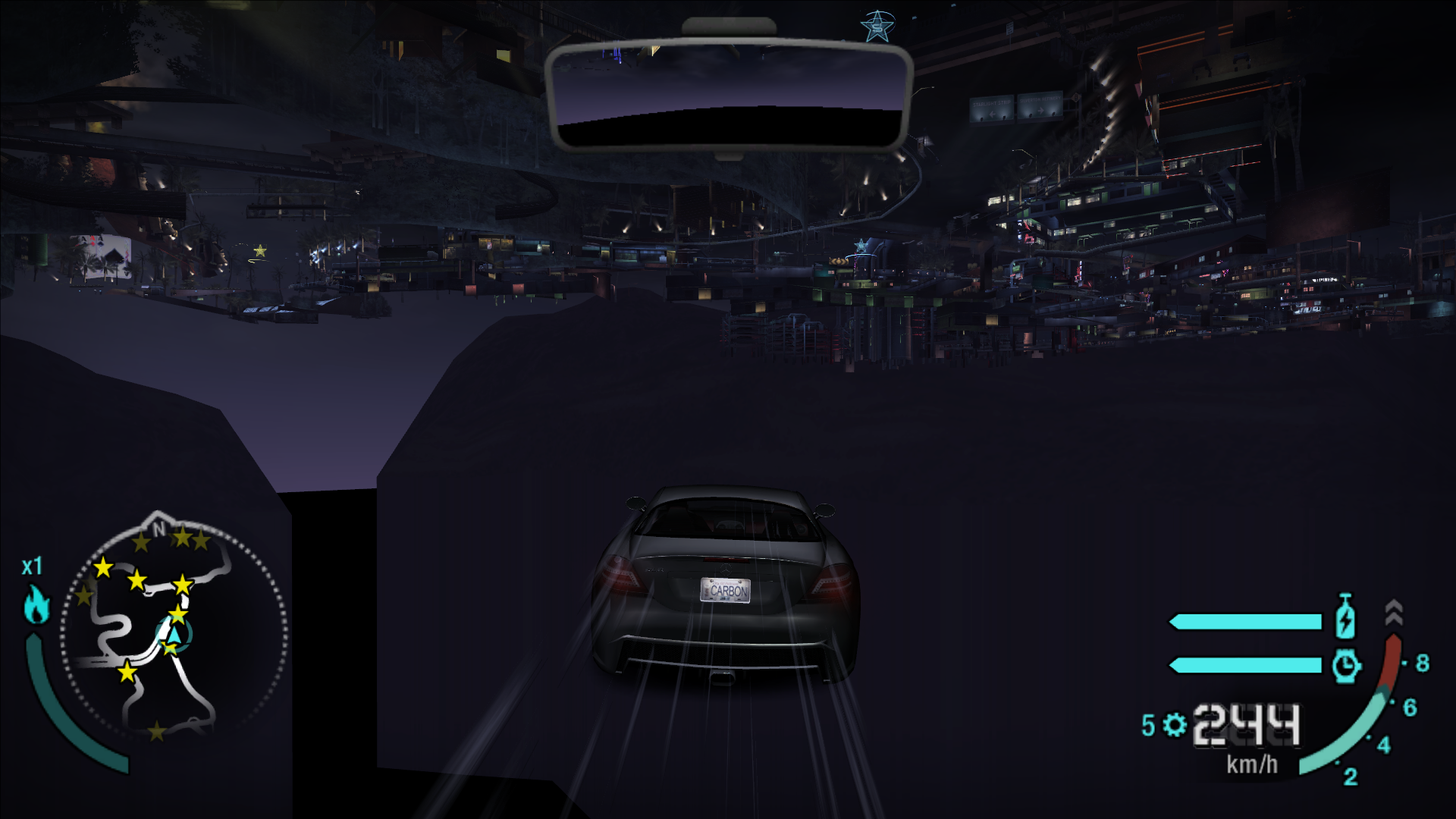Viewport: 1456px width, 819px height.
Task: Click inside the rear-view mirror
Action: 728,91
